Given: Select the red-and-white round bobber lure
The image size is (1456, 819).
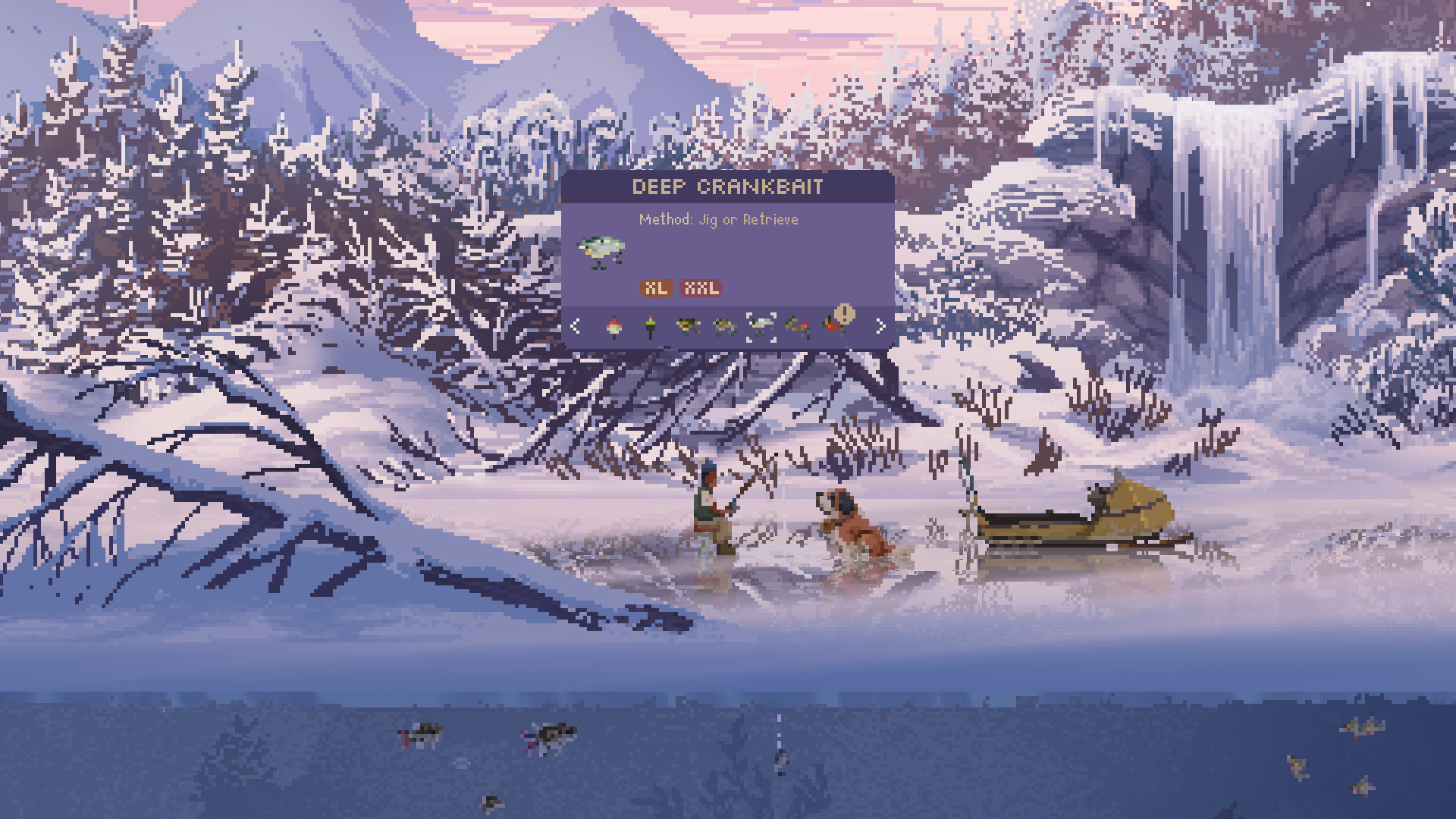Looking at the screenshot, I should (x=613, y=327).
